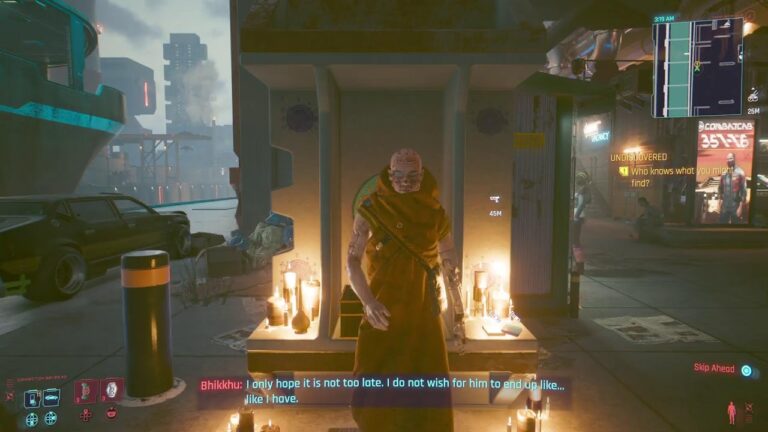
Task: Click the yellow marker on the minimap
Action: coord(696,66)
